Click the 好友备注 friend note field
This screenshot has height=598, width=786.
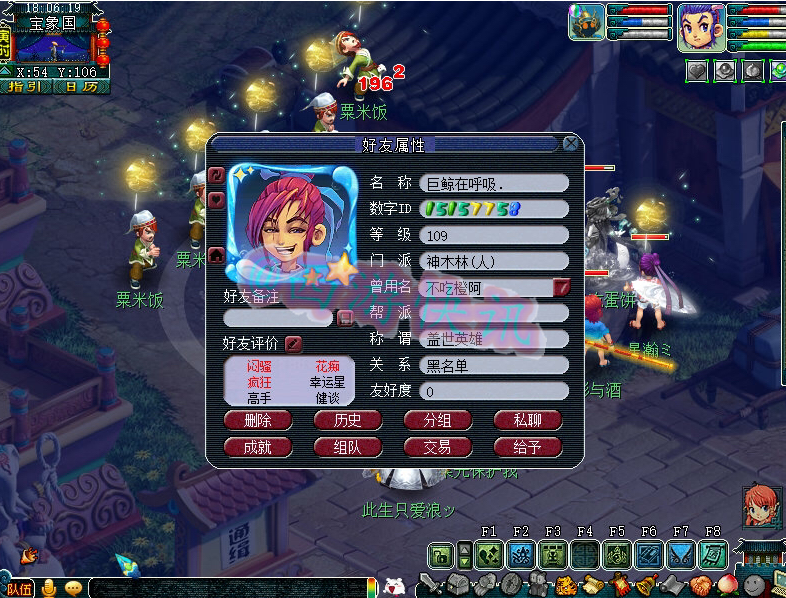point(277,318)
